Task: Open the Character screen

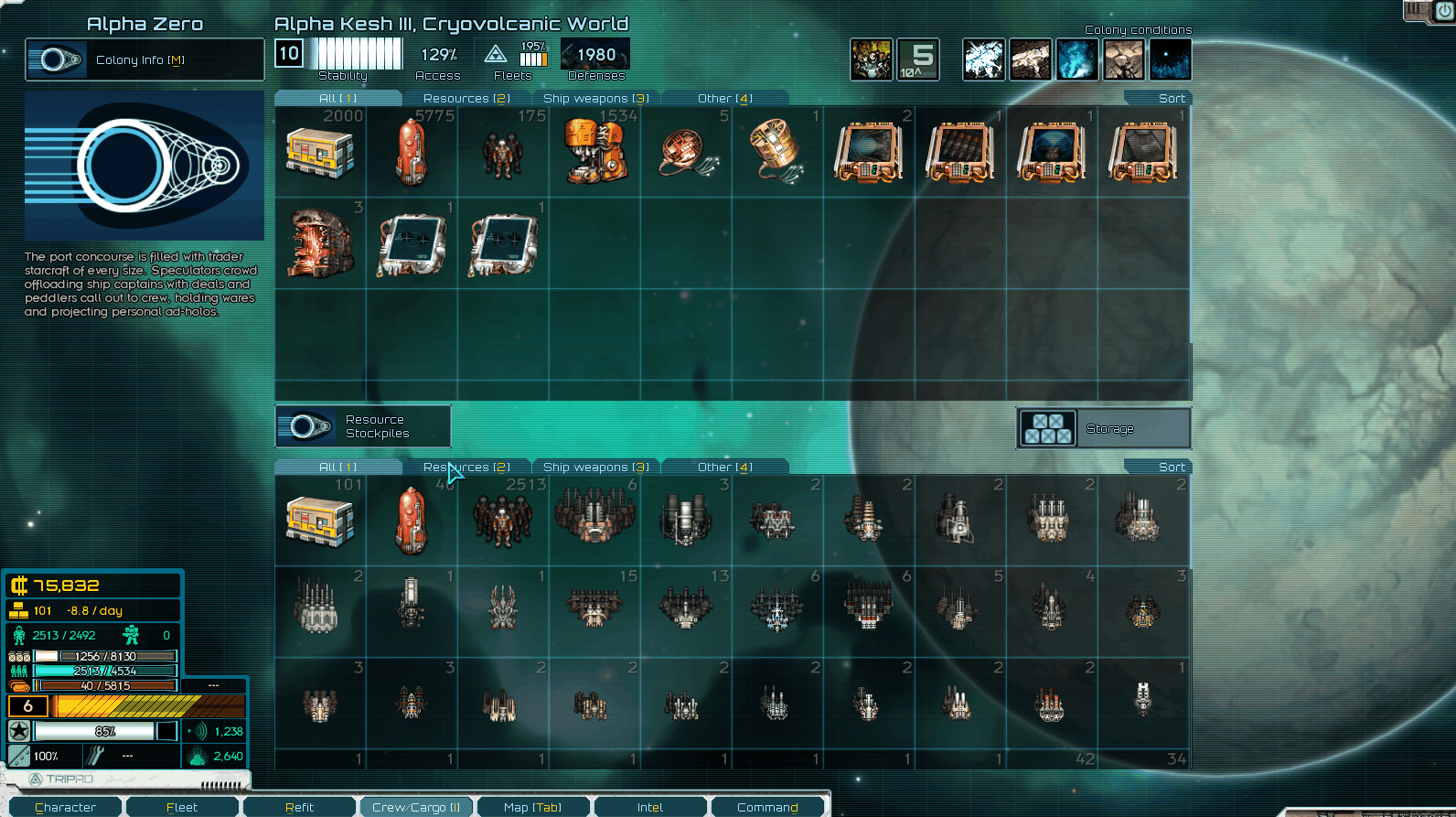Action: (65, 807)
